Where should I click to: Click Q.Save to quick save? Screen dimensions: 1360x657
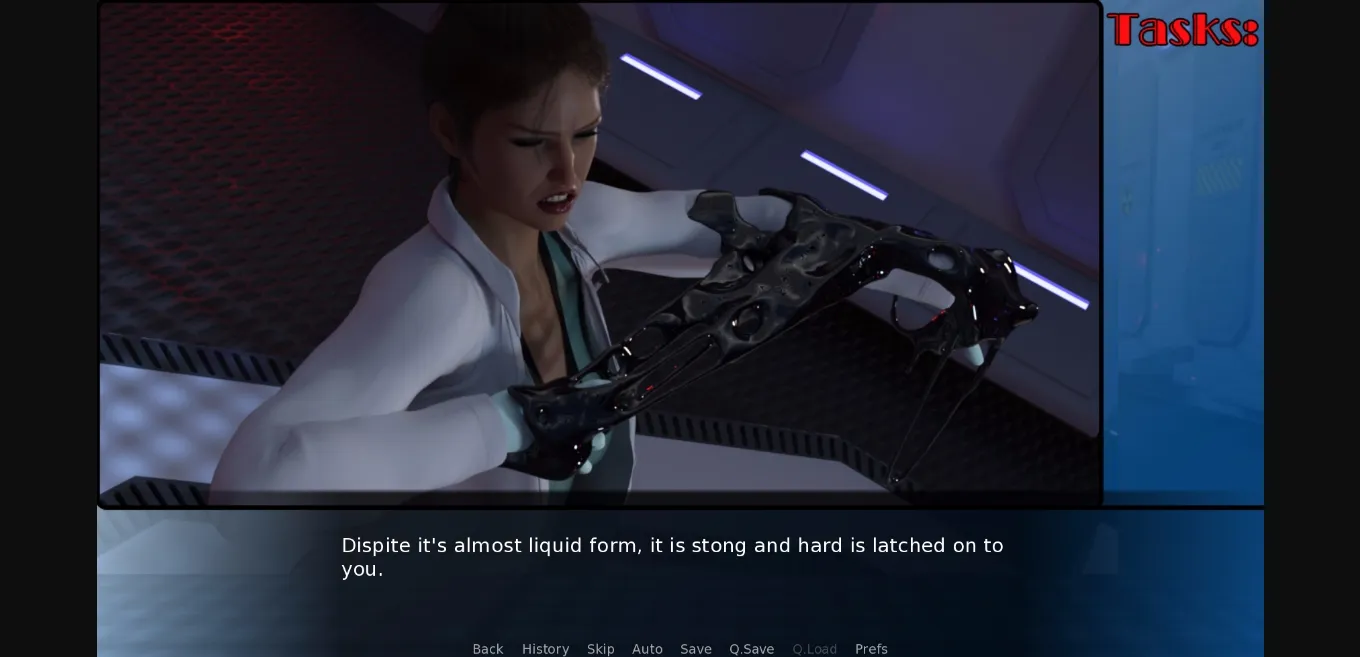(x=751, y=649)
